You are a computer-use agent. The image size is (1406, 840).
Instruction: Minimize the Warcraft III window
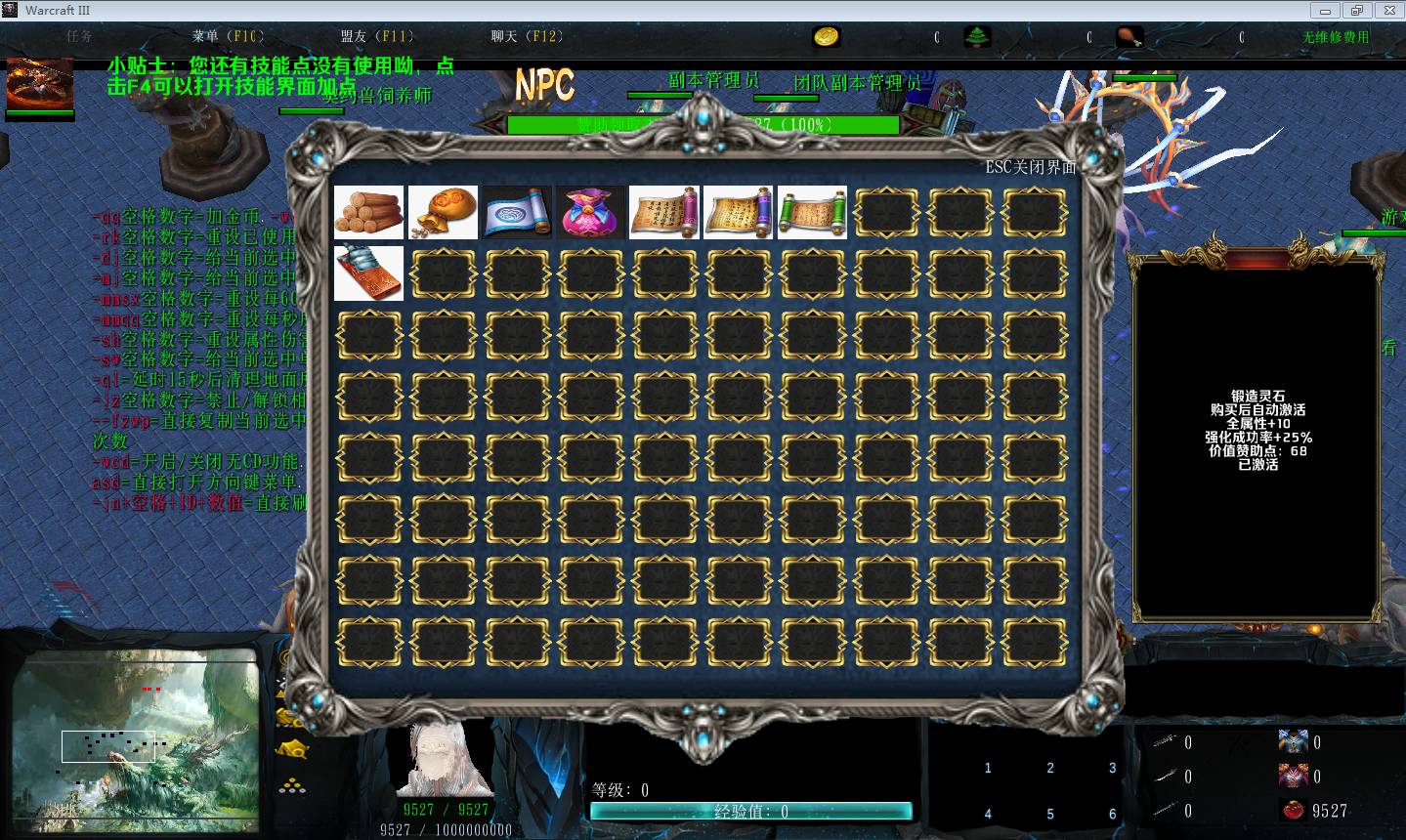pyautogui.click(x=1326, y=10)
